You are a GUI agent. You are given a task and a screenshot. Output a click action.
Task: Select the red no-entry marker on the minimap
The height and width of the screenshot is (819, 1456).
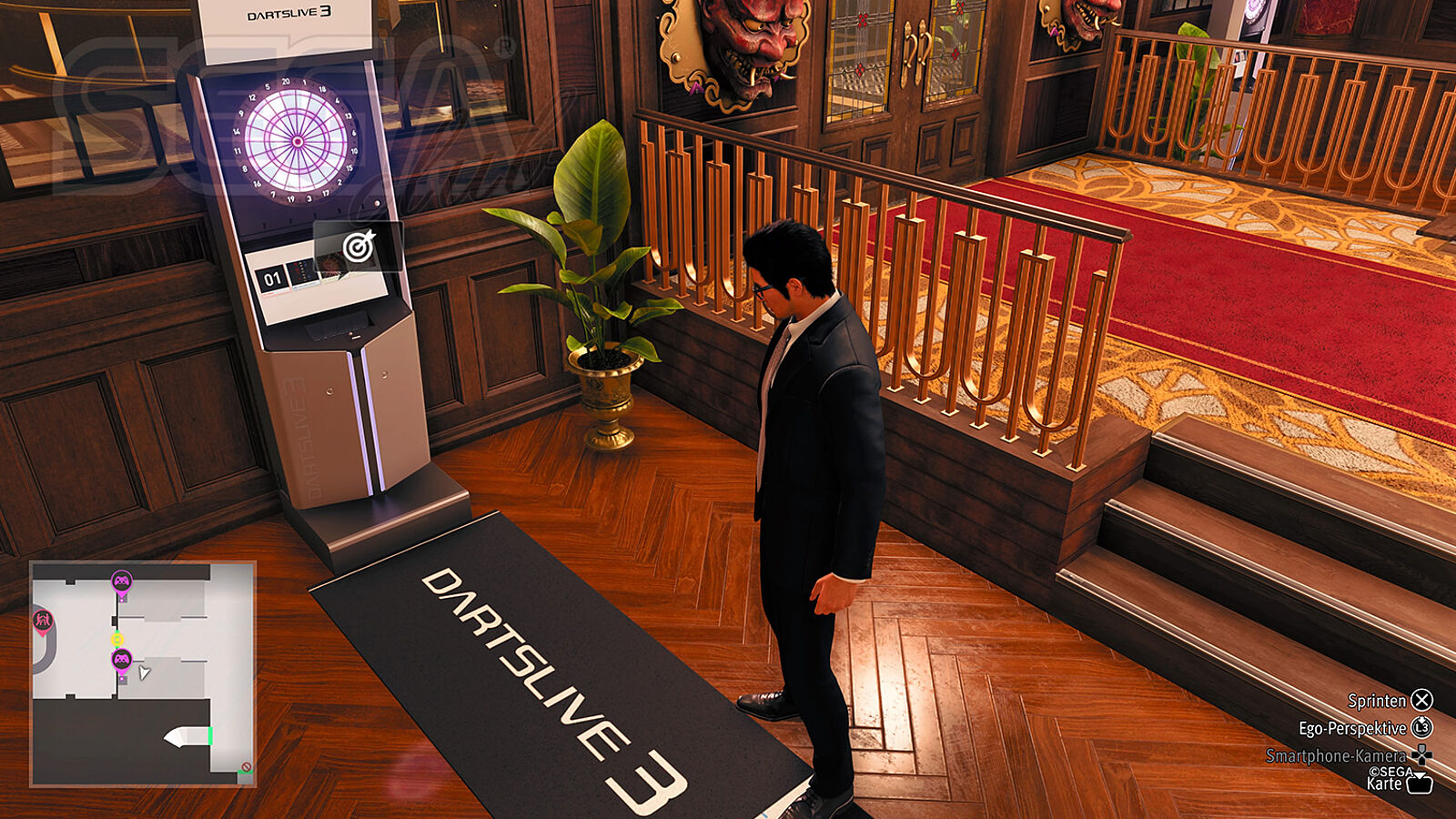[x=246, y=767]
